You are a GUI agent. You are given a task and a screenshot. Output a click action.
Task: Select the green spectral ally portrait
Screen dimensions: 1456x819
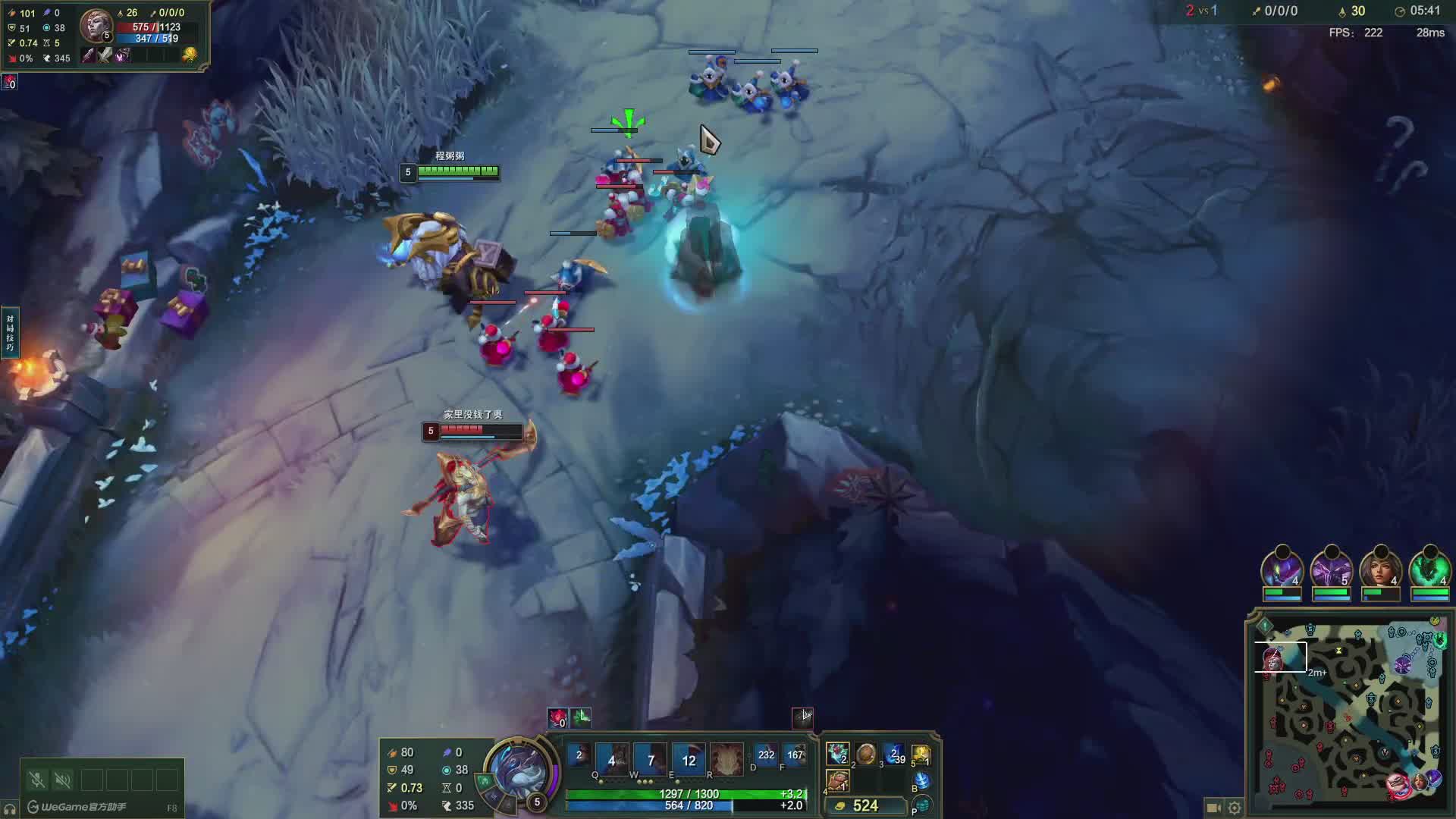pos(1429,569)
